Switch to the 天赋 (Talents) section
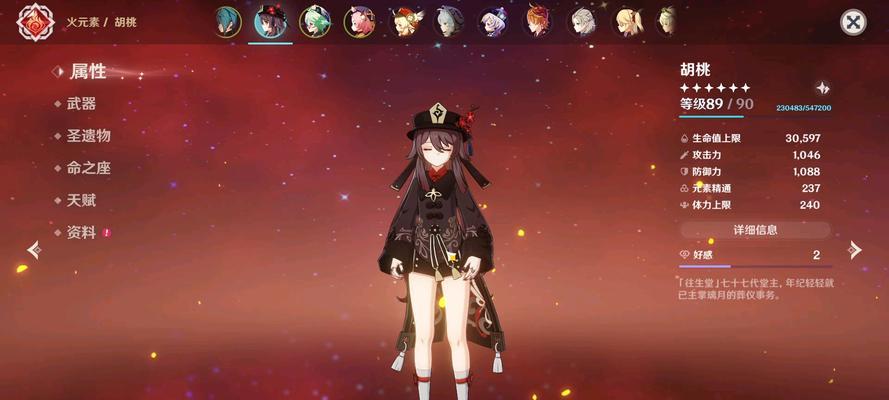The image size is (889, 400). click(x=81, y=200)
